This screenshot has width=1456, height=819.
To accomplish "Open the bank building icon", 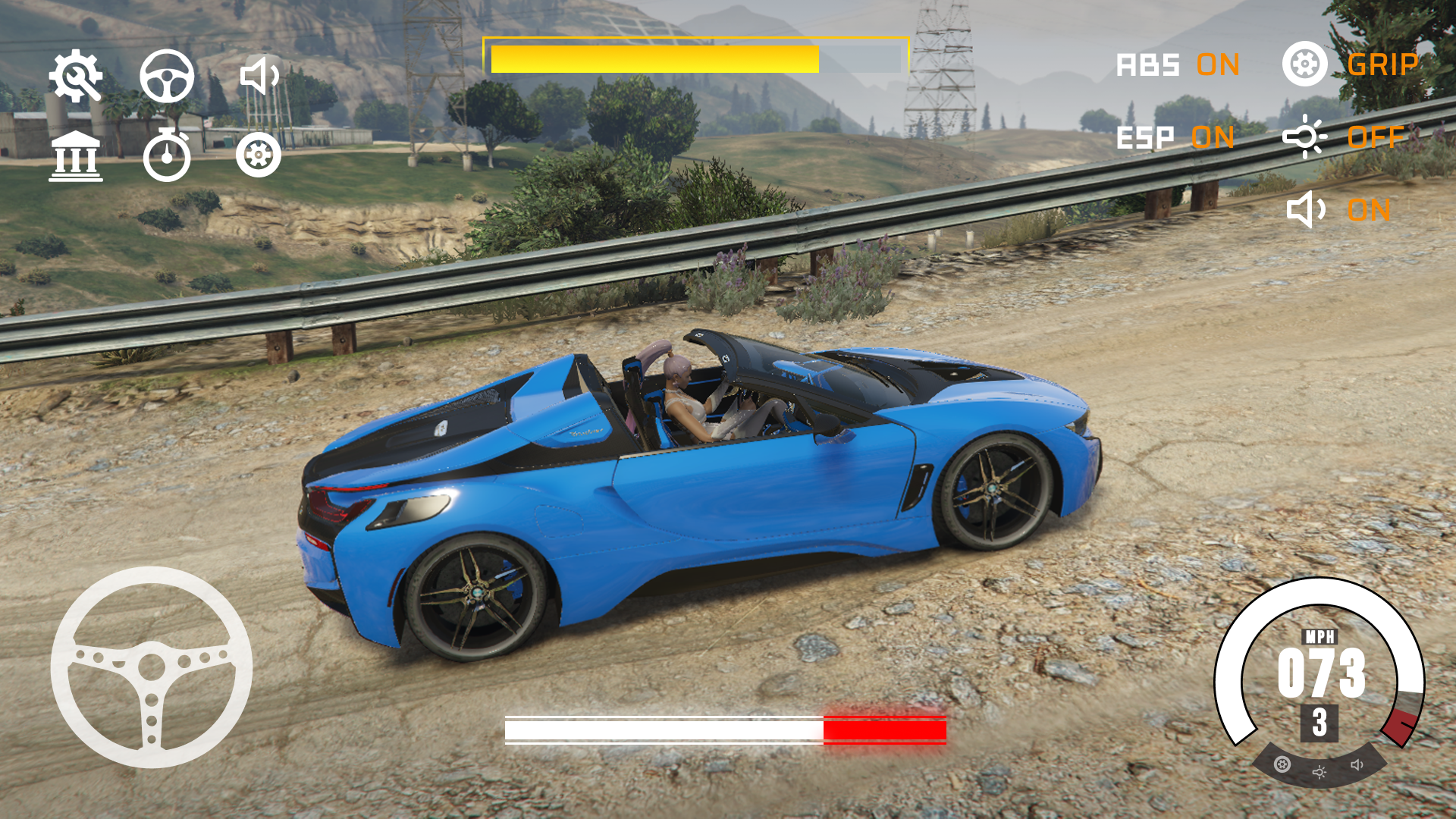I will tap(75, 156).
